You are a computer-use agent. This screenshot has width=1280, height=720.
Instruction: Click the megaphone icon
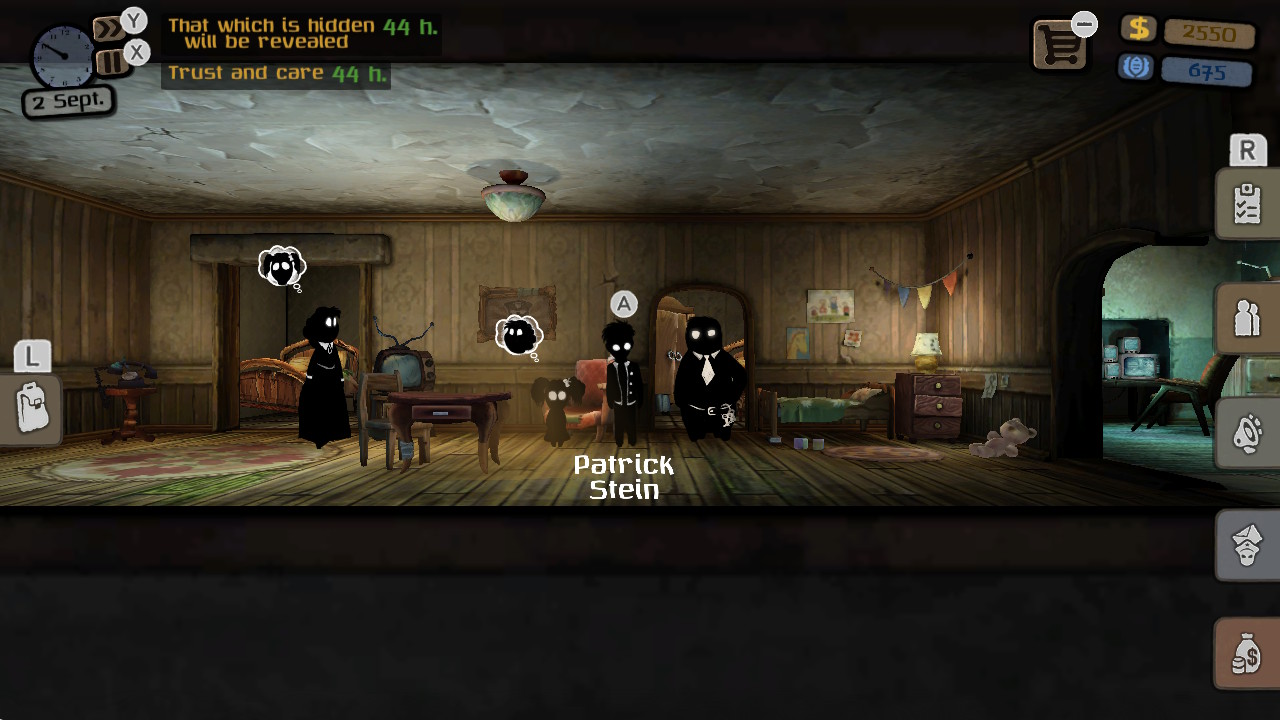[1246, 434]
